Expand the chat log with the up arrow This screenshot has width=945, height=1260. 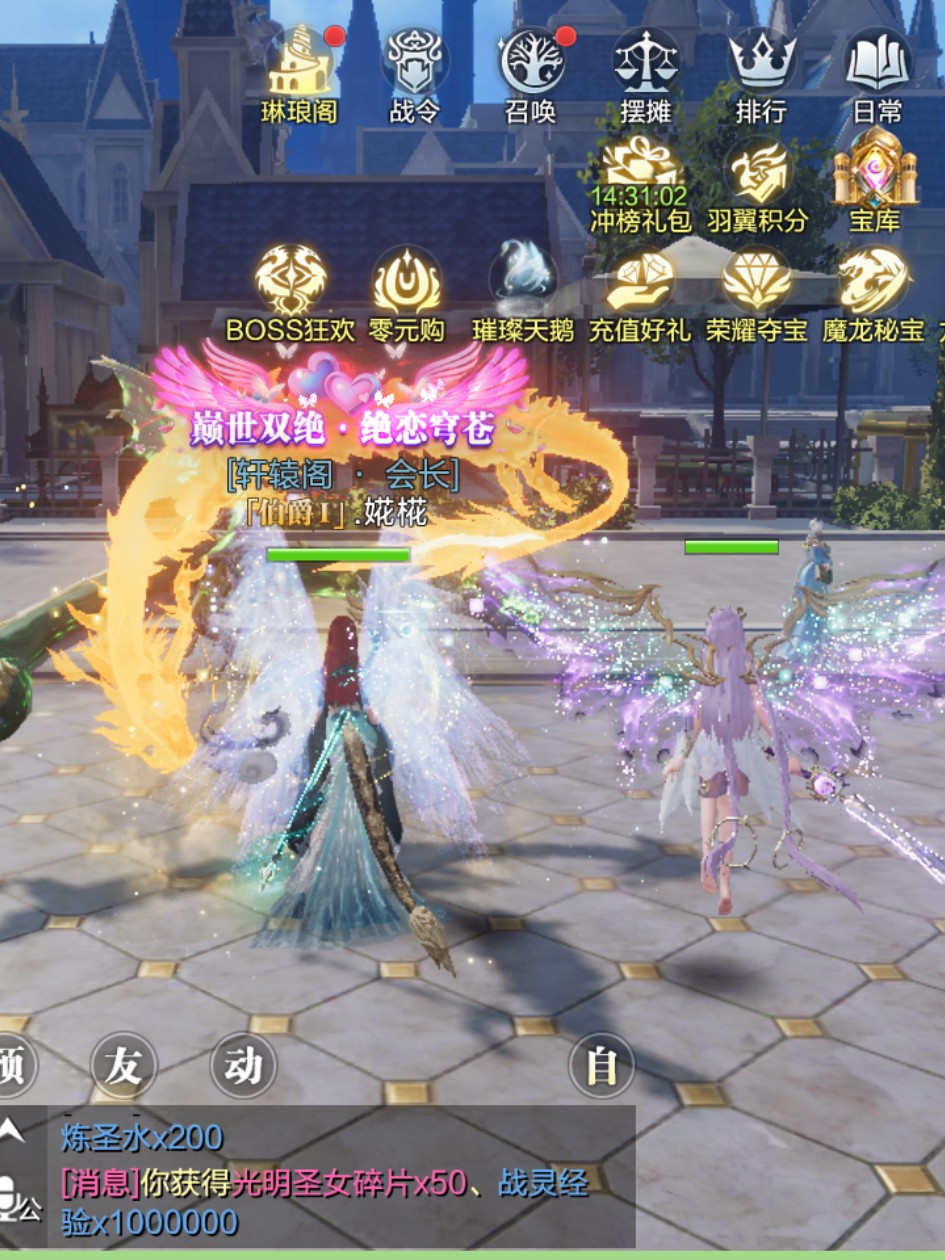[12, 1131]
